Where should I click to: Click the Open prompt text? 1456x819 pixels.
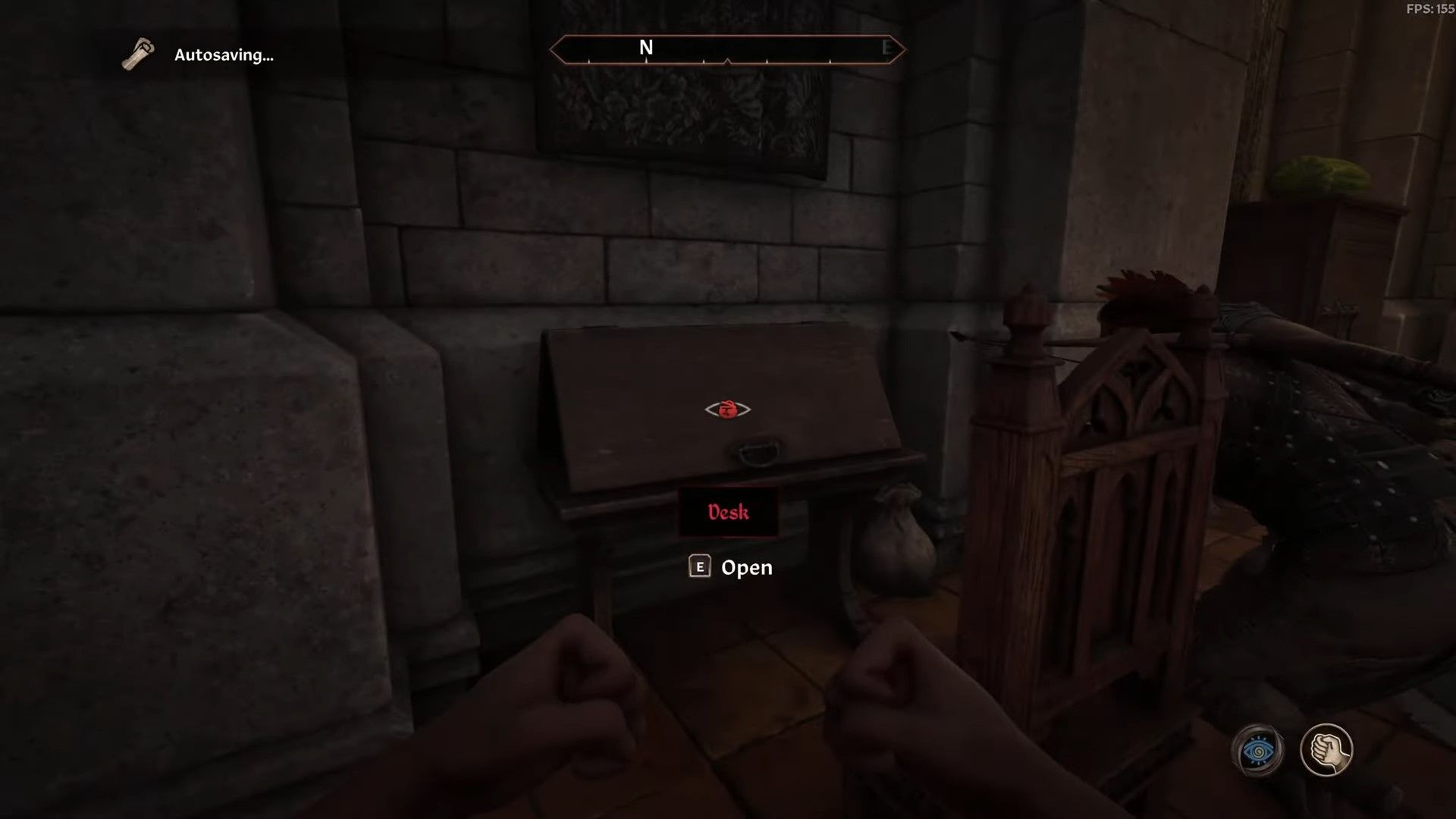(x=747, y=567)
